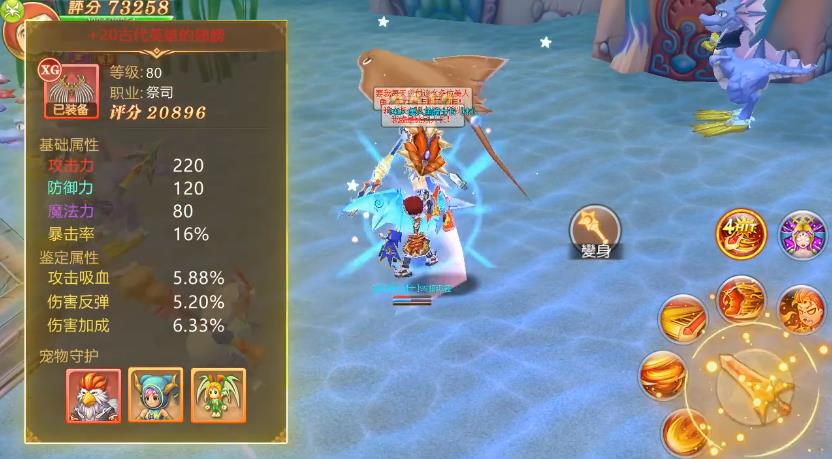Select the rooster pet guardian

94,395
